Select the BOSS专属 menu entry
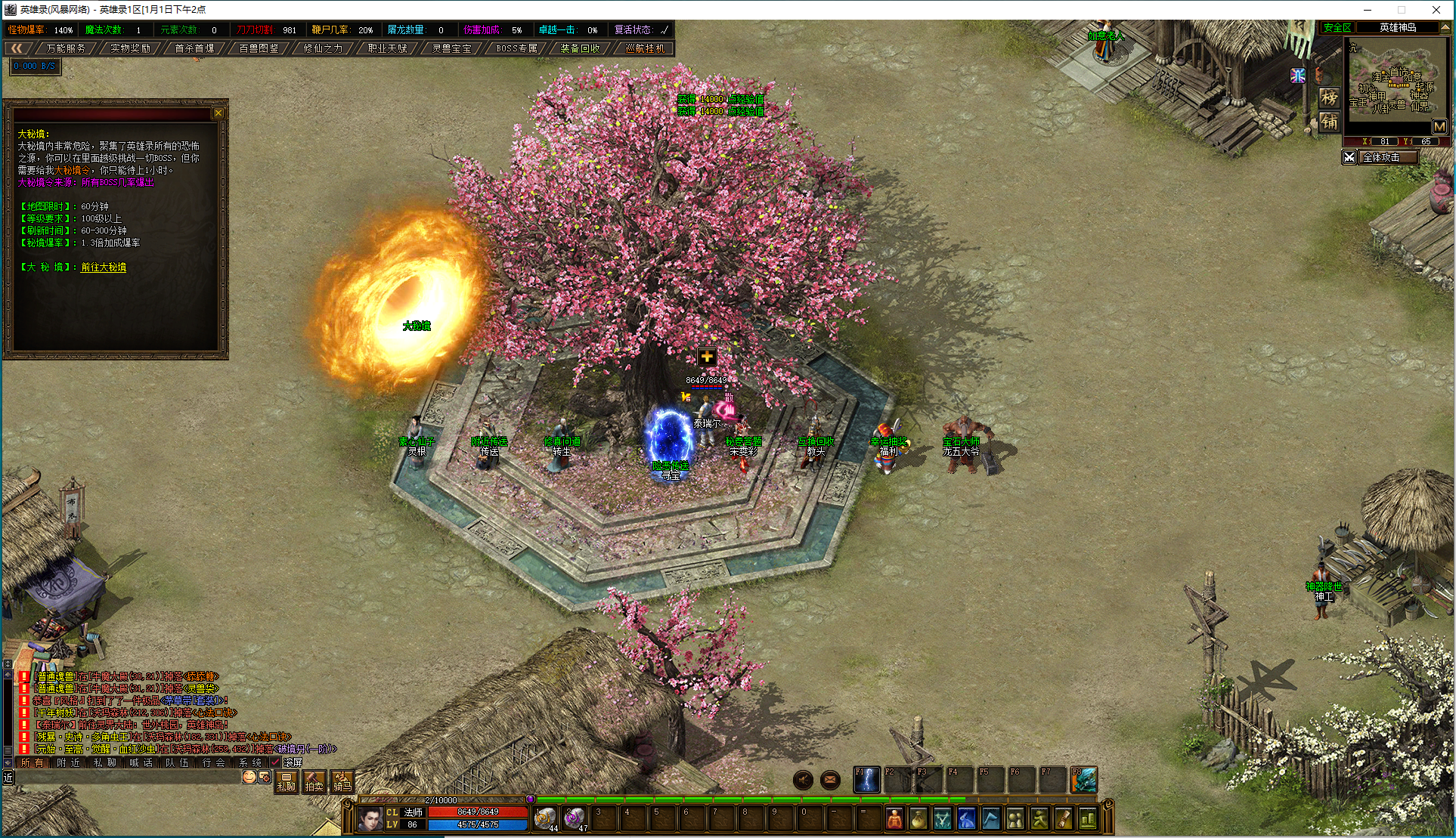The width and height of the screenshot is (1456, 838). pos(516,48)
